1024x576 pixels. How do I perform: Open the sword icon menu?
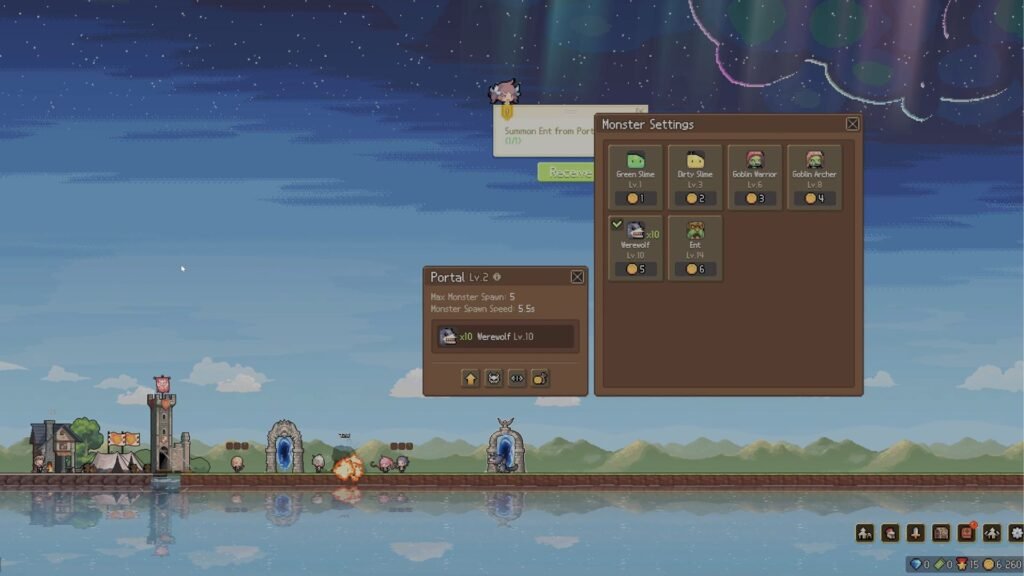coord(915,533)
